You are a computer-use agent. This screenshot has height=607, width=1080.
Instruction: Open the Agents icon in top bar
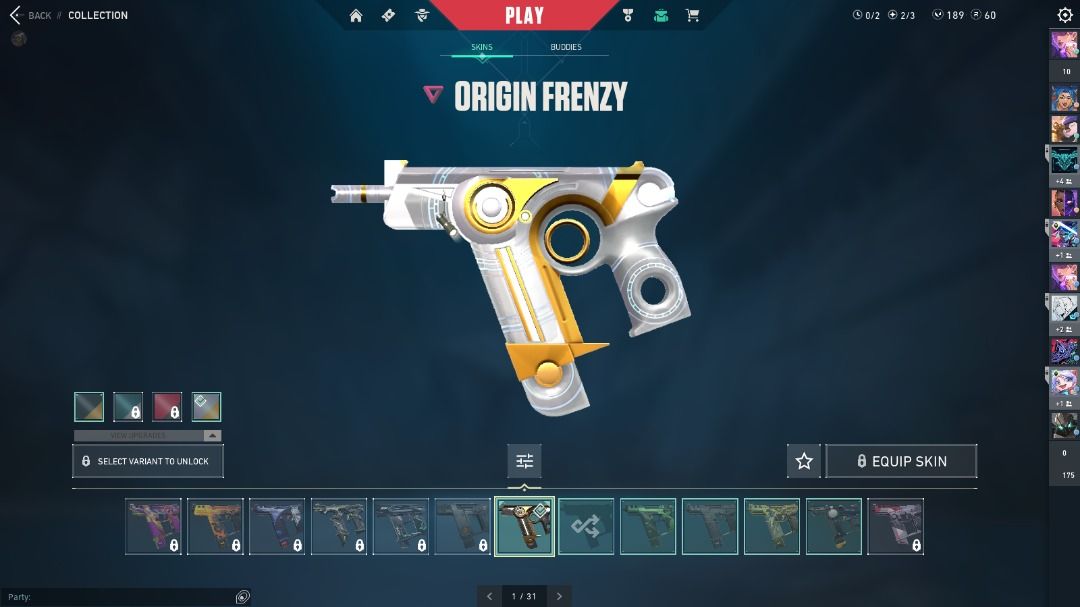click(x=421, y=15)
